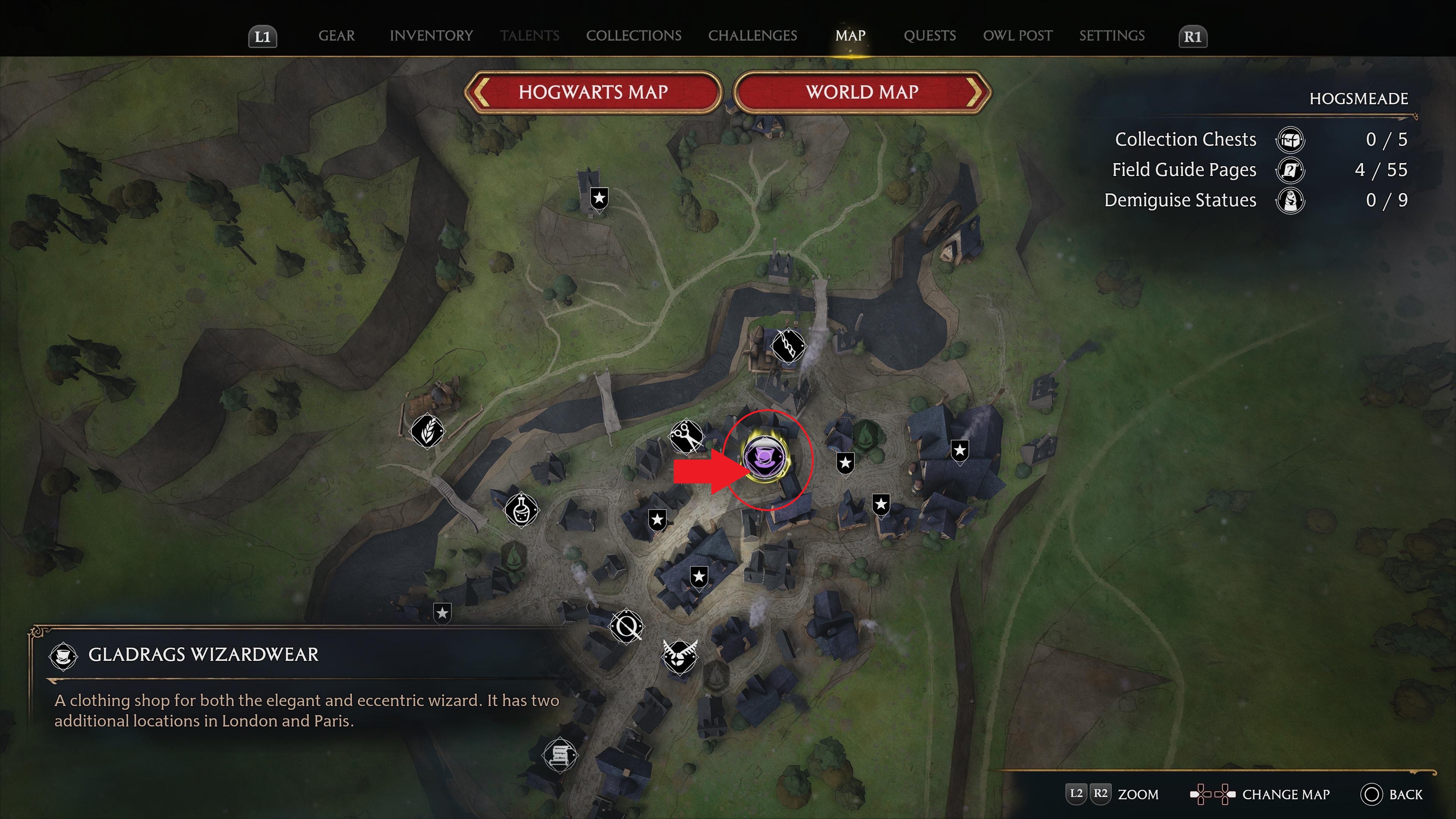Open the Quests tab

click(x=929, y=36)
